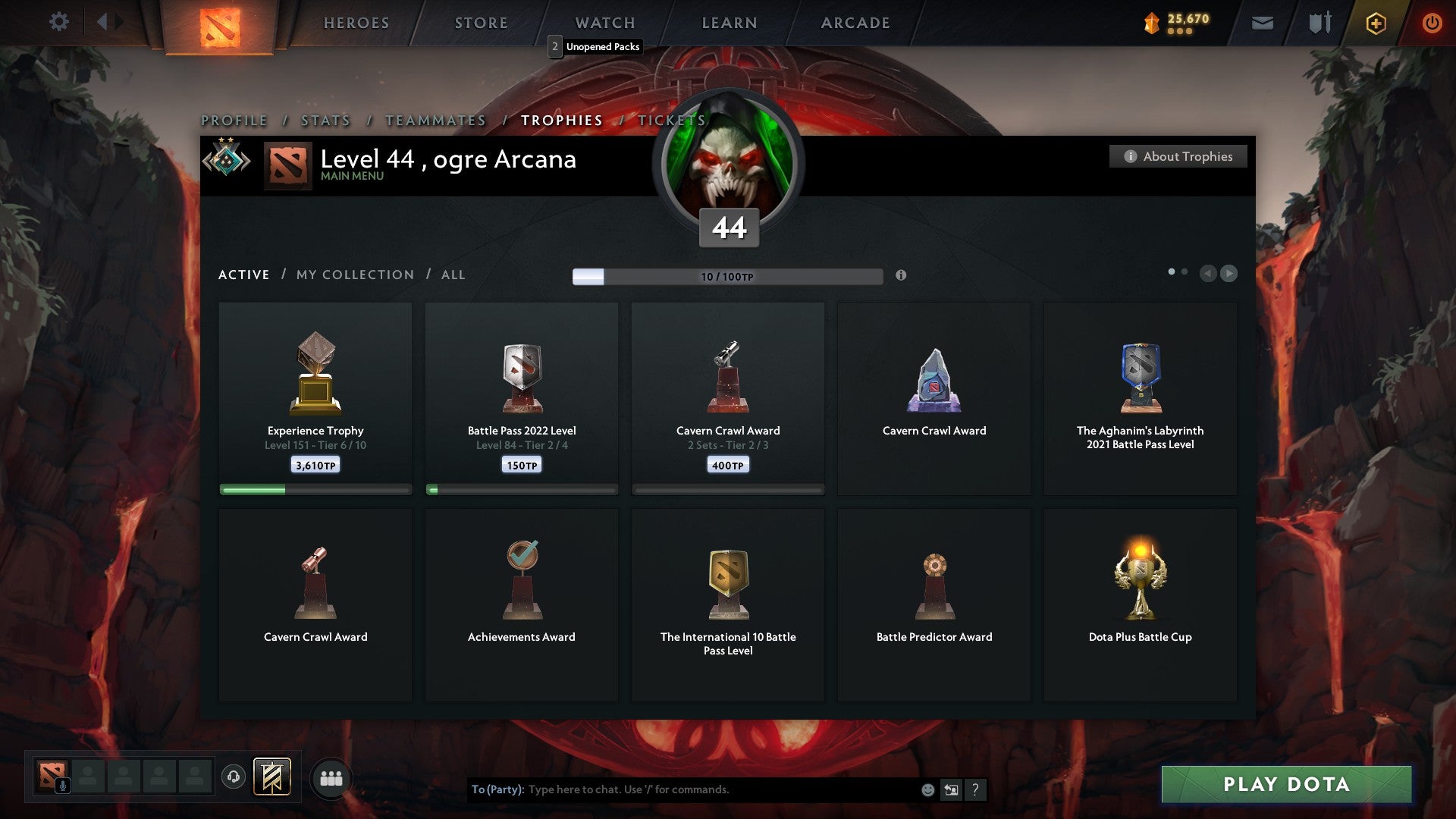The width and height of the screenshot is (1456, 819).
Task: Click the three-person party invite icon
Action: point(331,777)
